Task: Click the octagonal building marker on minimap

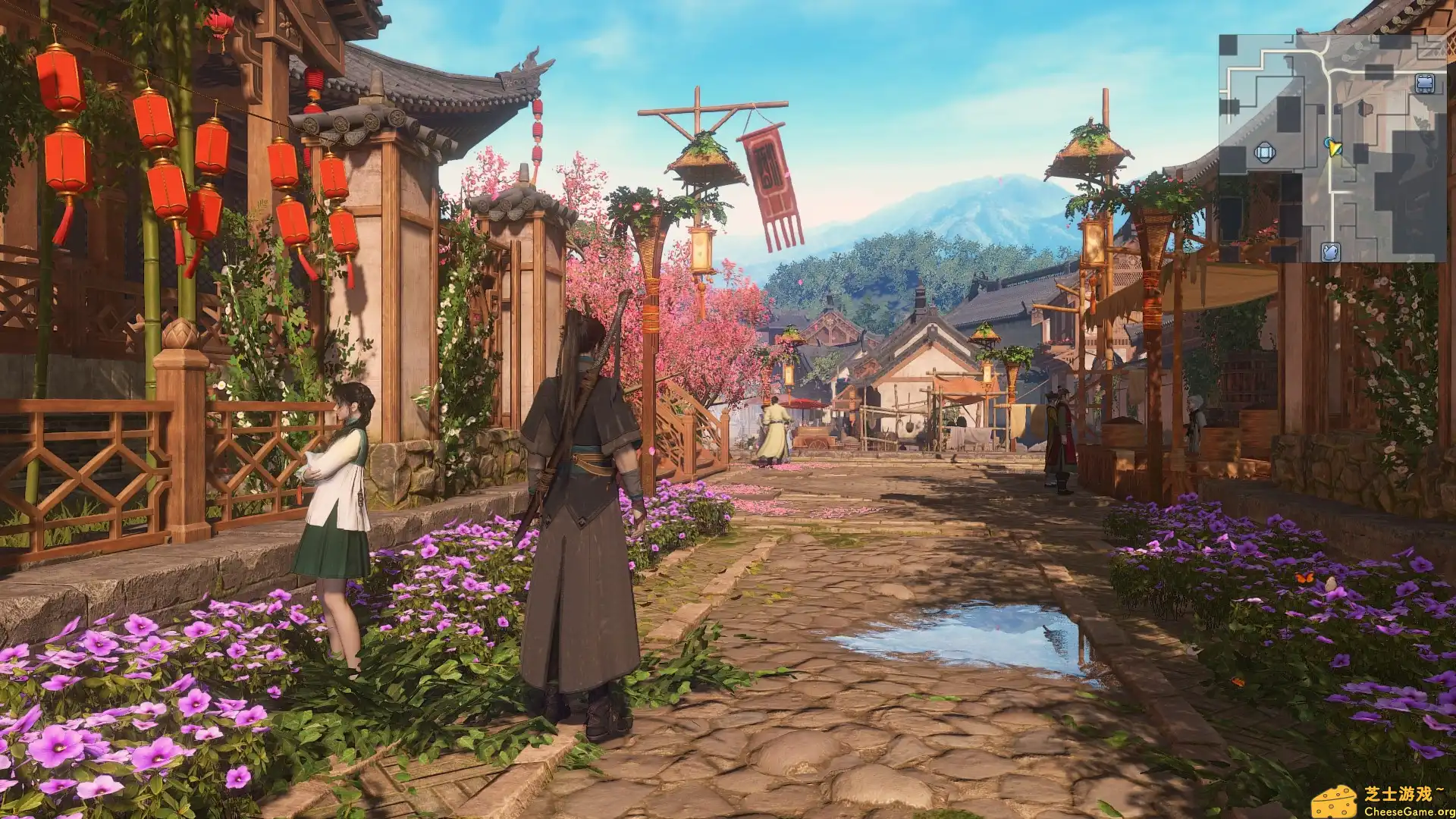Action: coord(1264,153)
